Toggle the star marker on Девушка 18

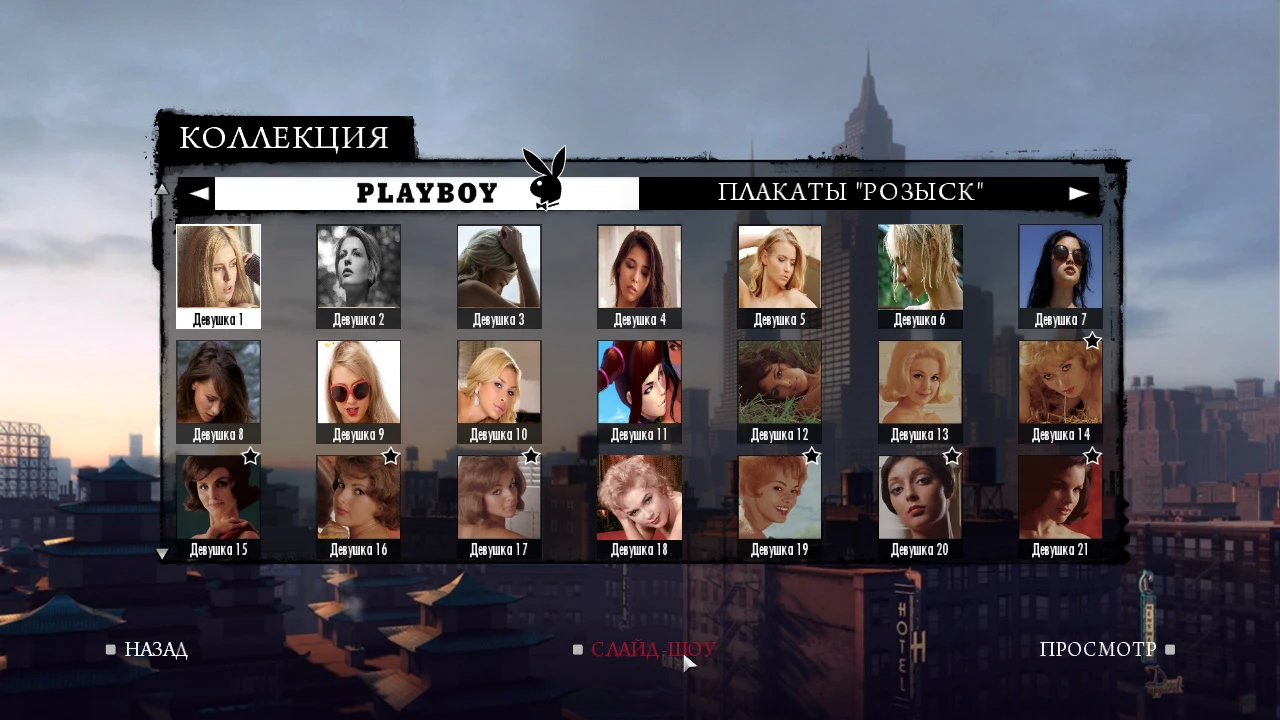click(672, 457)
